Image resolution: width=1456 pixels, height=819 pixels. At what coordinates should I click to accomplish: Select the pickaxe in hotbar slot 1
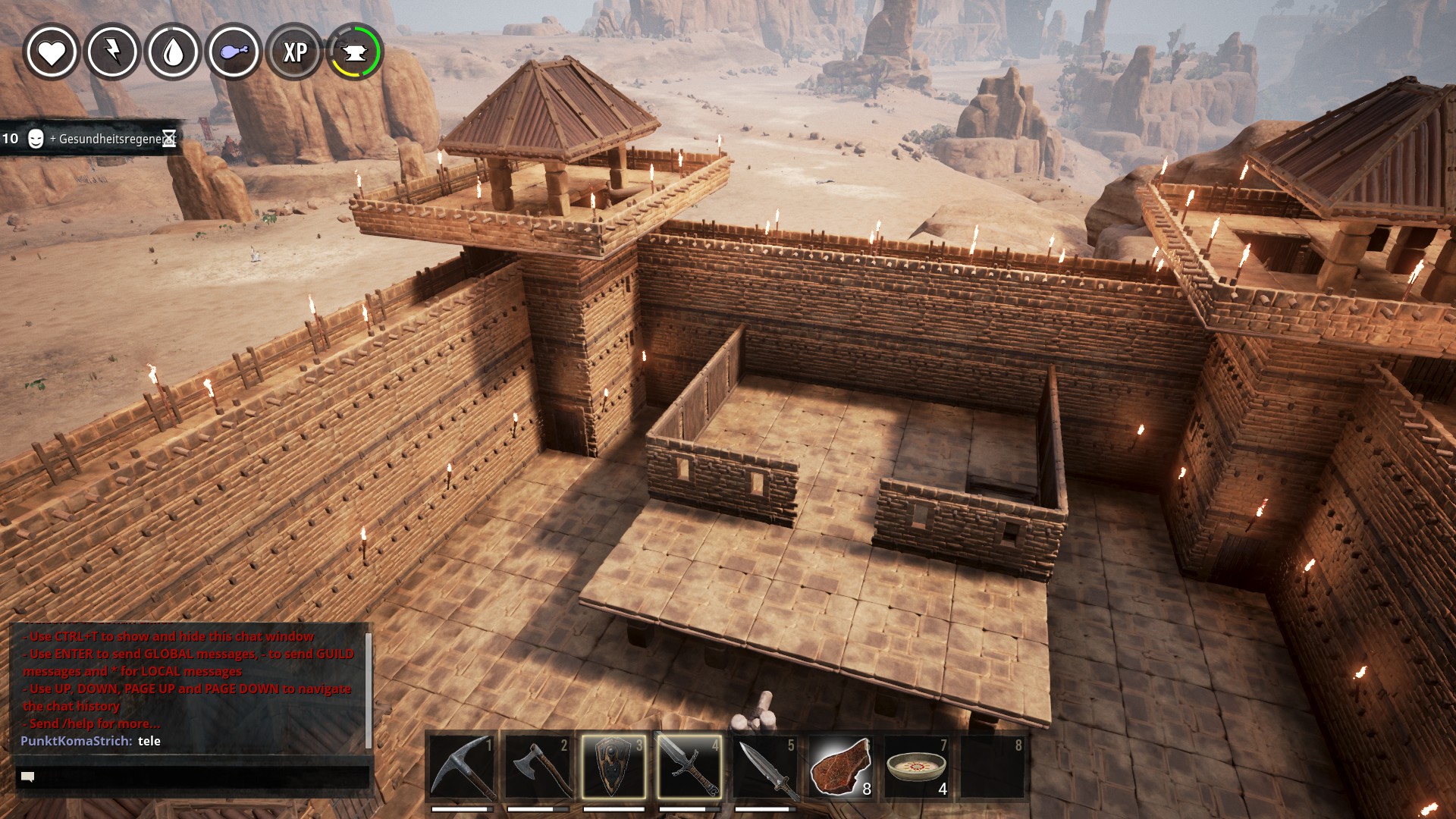coord(461,767)
